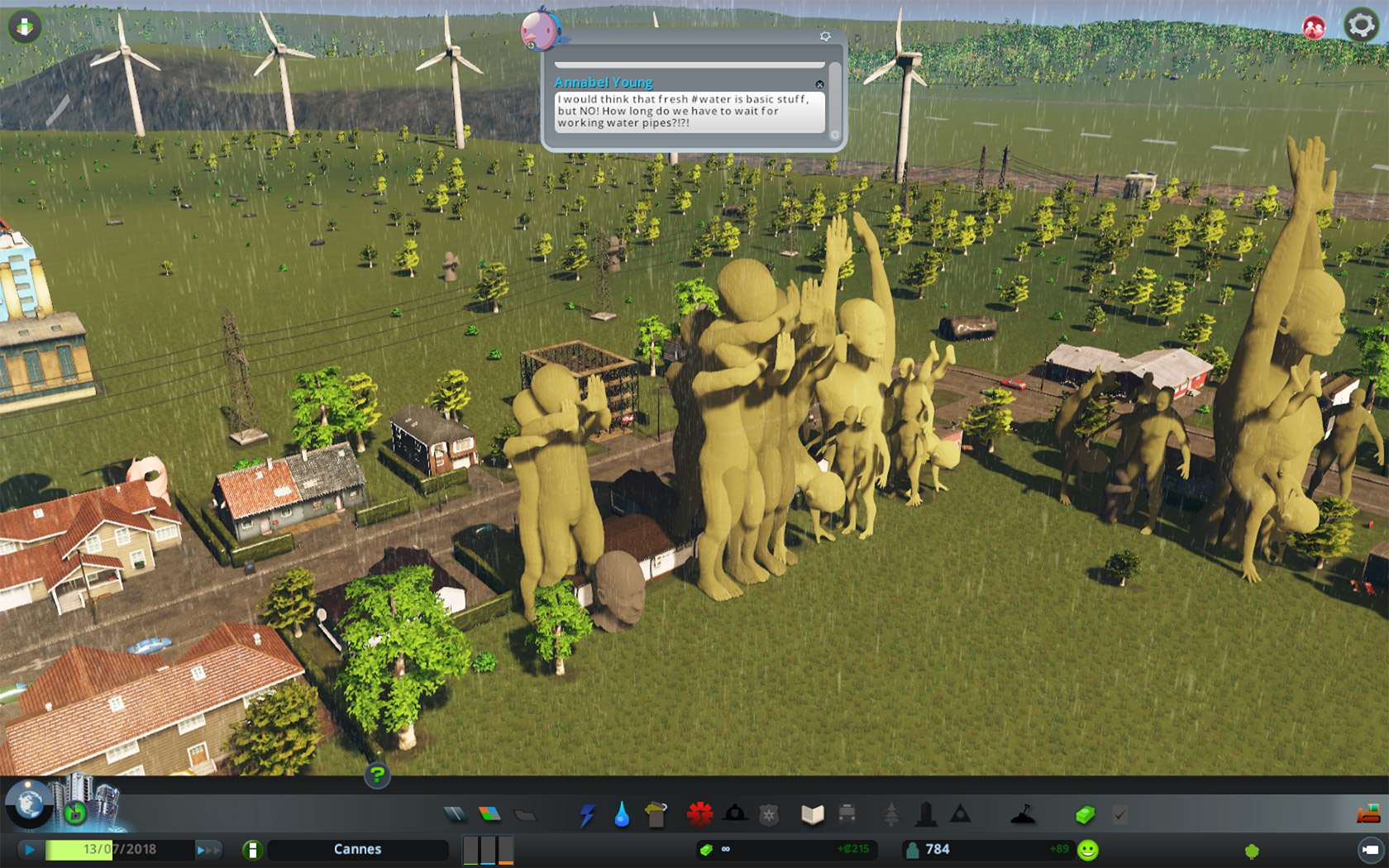Open the Water and Sewage droplet menu

click(x=622, y=816)
